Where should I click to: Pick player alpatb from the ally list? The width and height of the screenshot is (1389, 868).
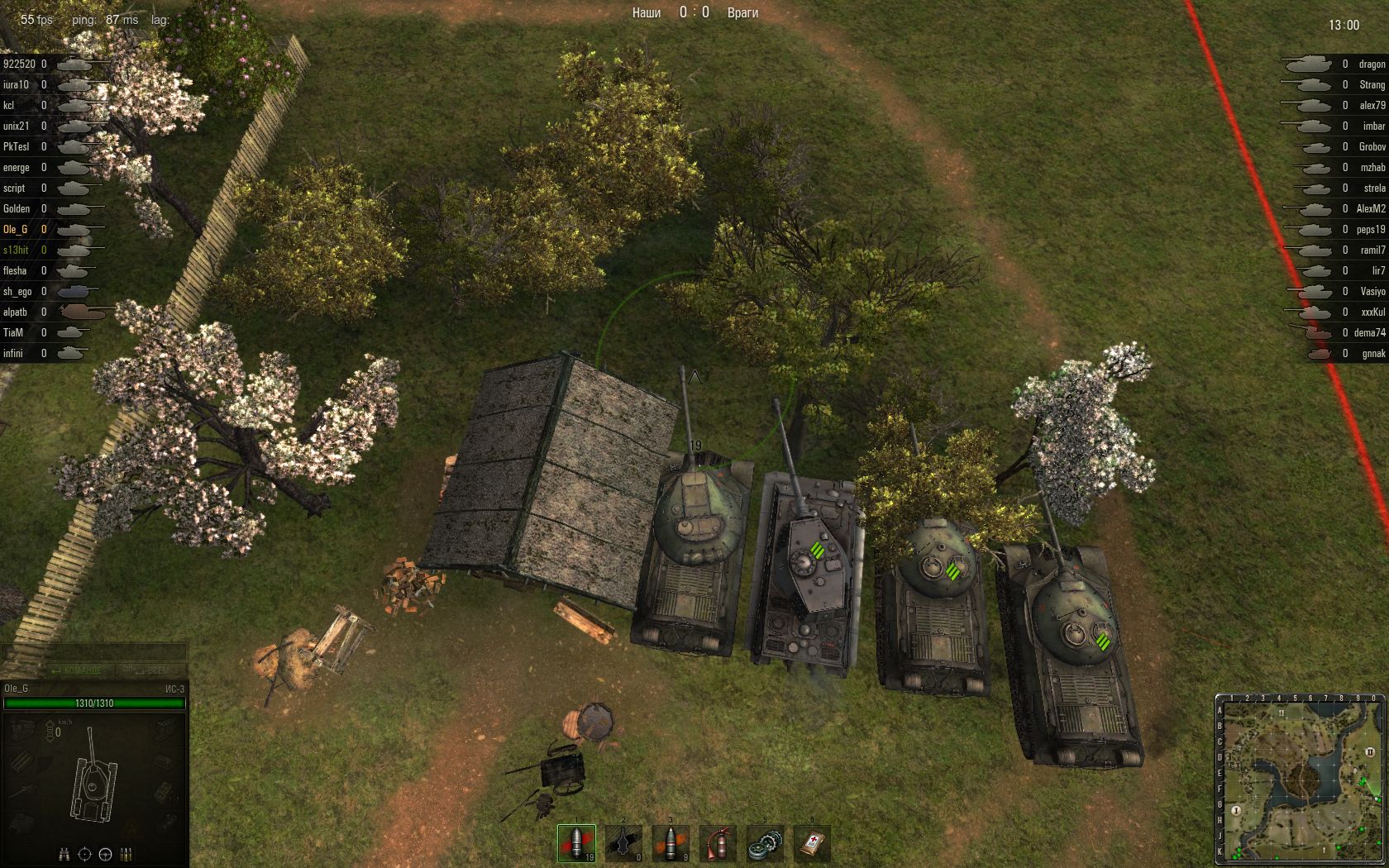coord(15,312)
